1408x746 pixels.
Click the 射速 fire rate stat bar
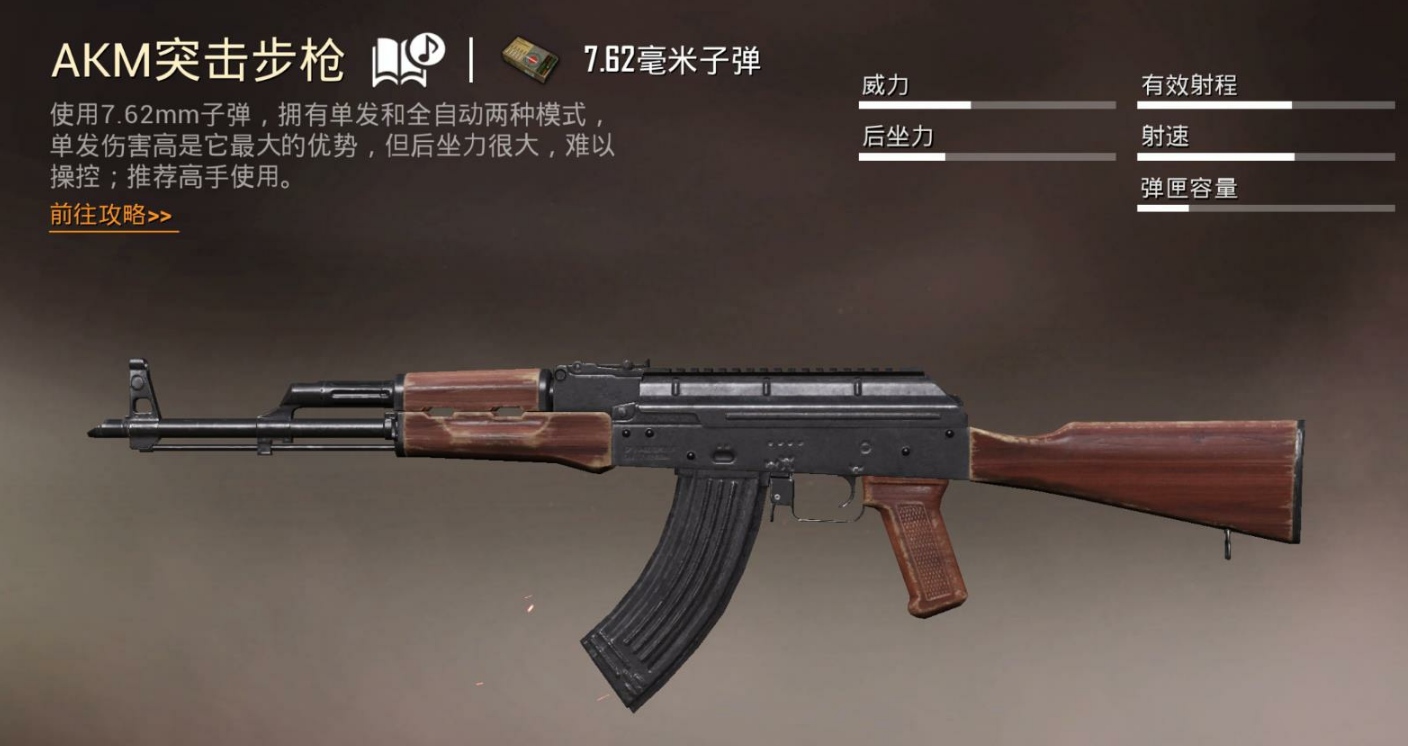point(1265,155)
